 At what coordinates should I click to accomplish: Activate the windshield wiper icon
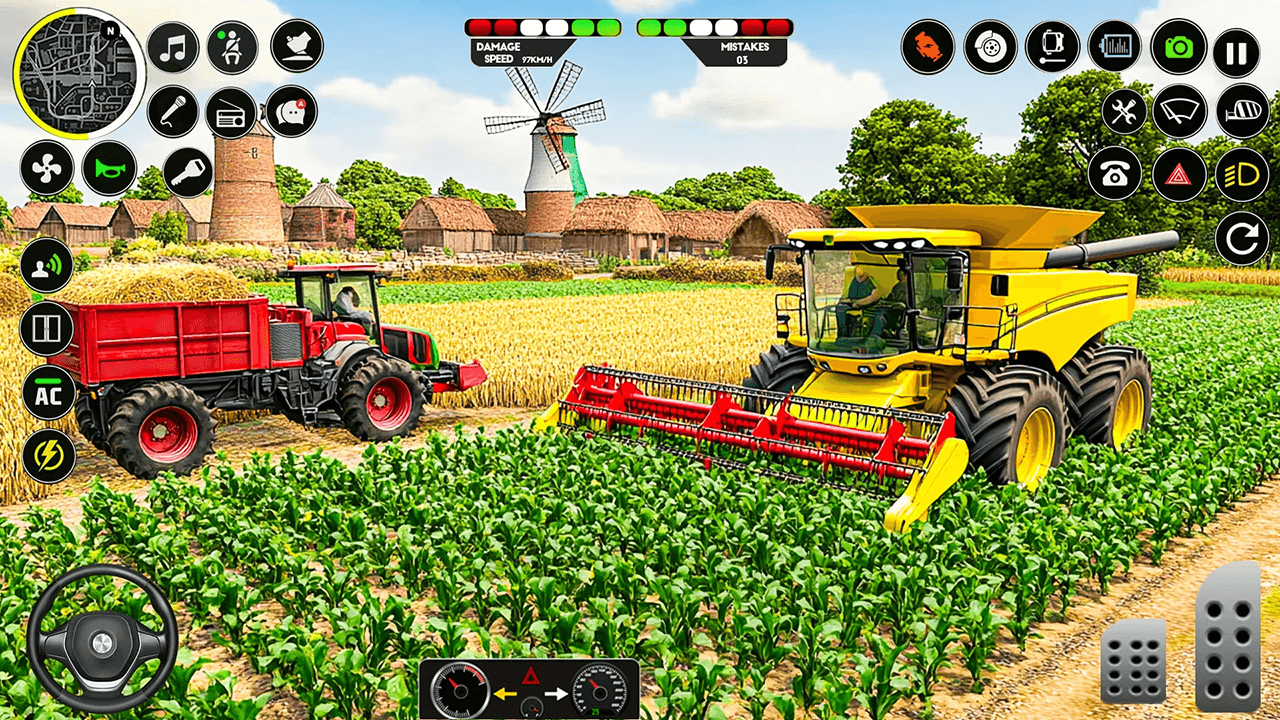pyautogui.click(x=1182, y=110)
